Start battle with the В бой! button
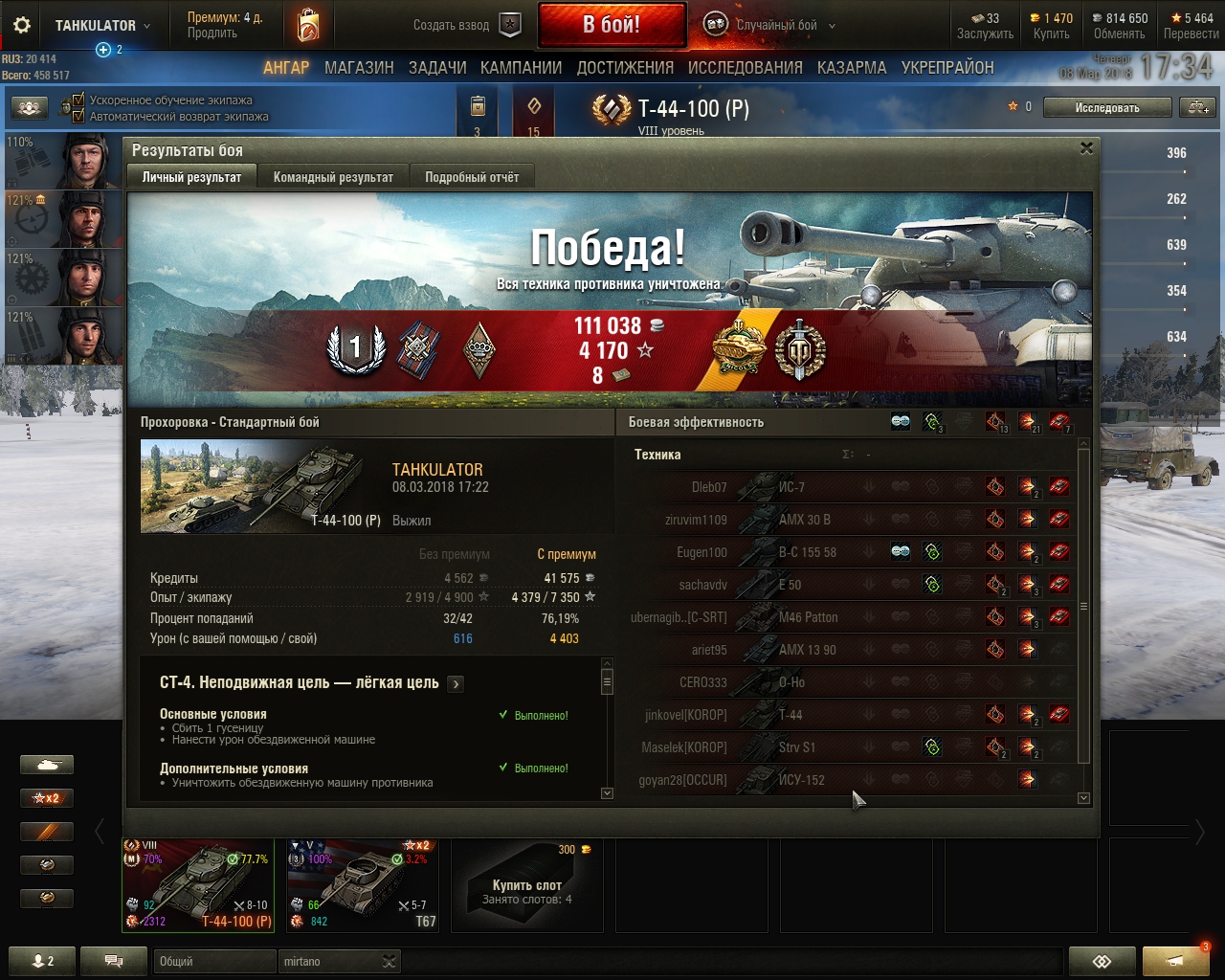Screen dimensions: 1225x980 (612, 25)
